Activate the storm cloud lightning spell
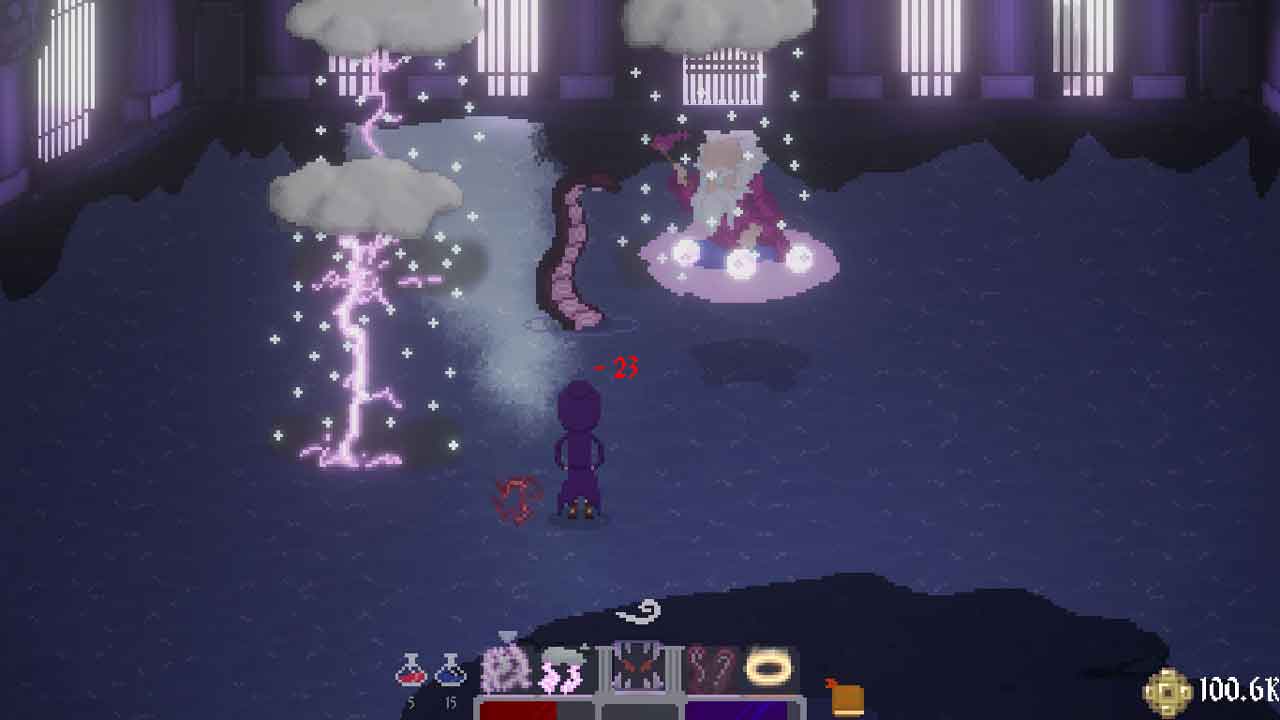Viewport: 1280px width, 720px height. 563,668
